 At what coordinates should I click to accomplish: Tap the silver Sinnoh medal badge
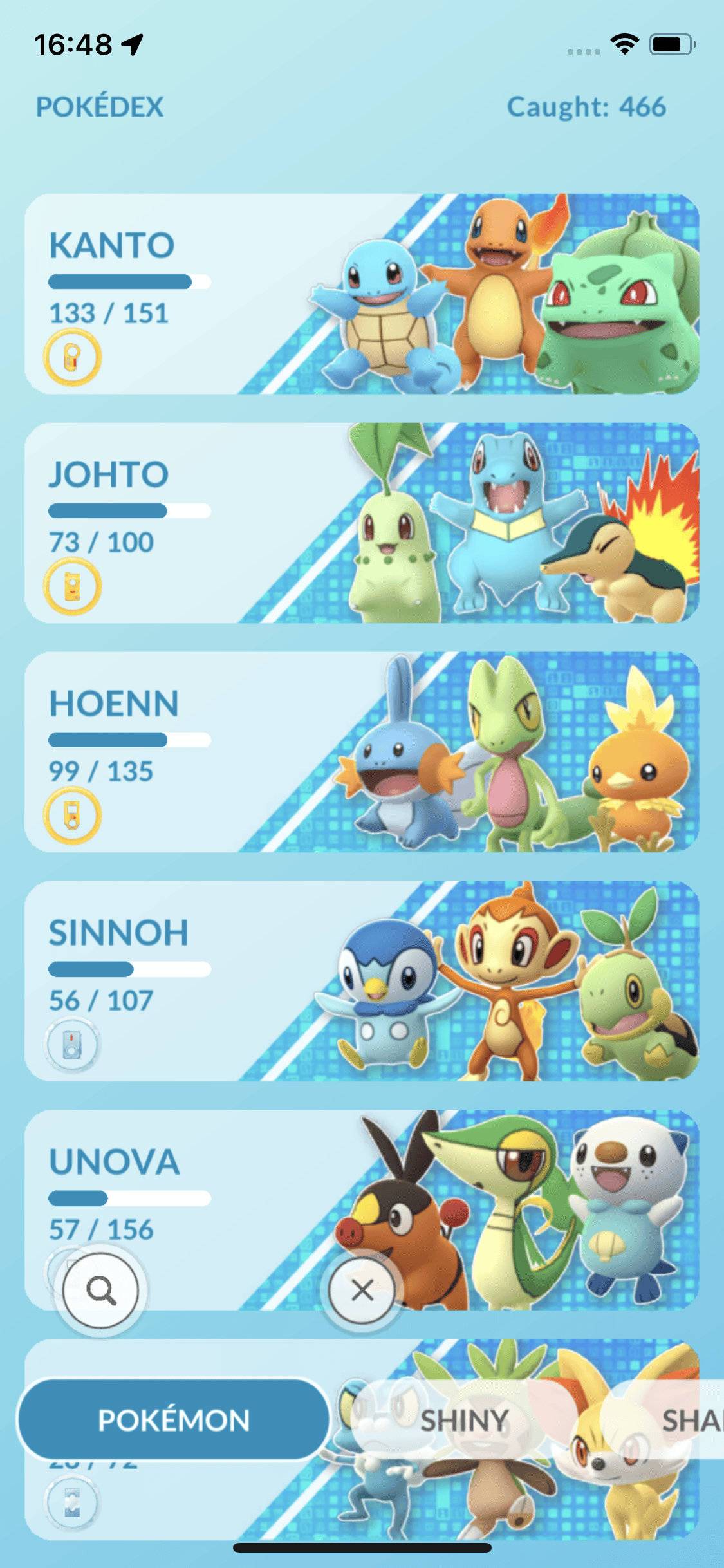click(x=72, y=1044)
